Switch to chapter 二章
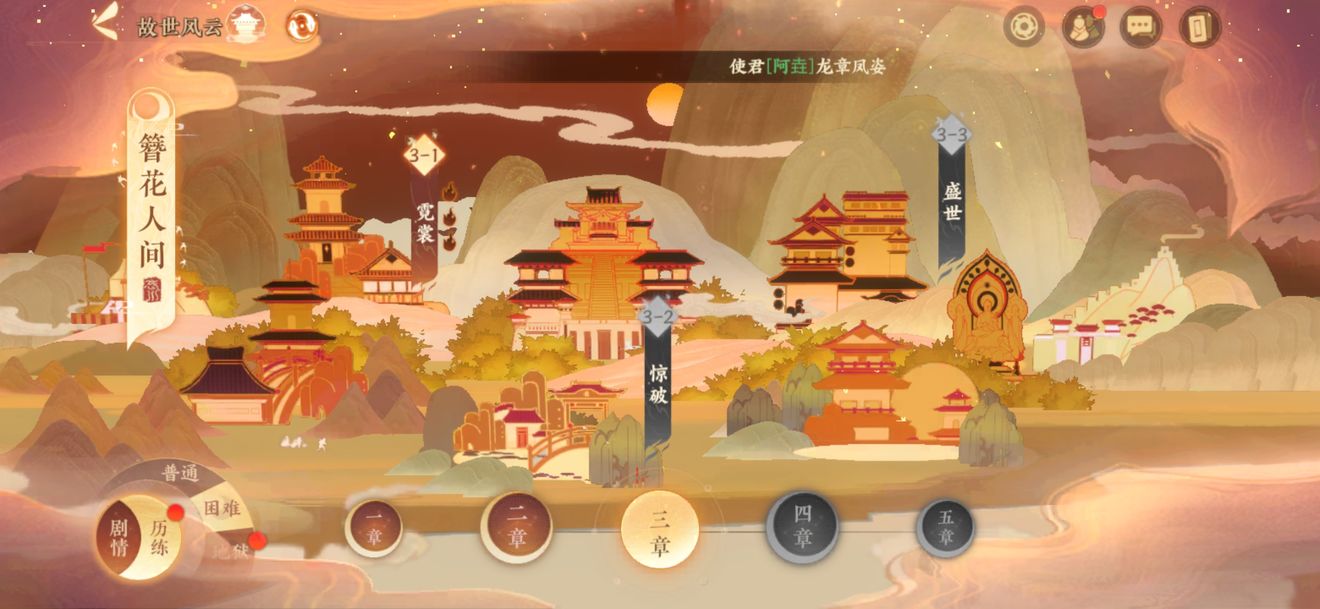 click(516, 528)
